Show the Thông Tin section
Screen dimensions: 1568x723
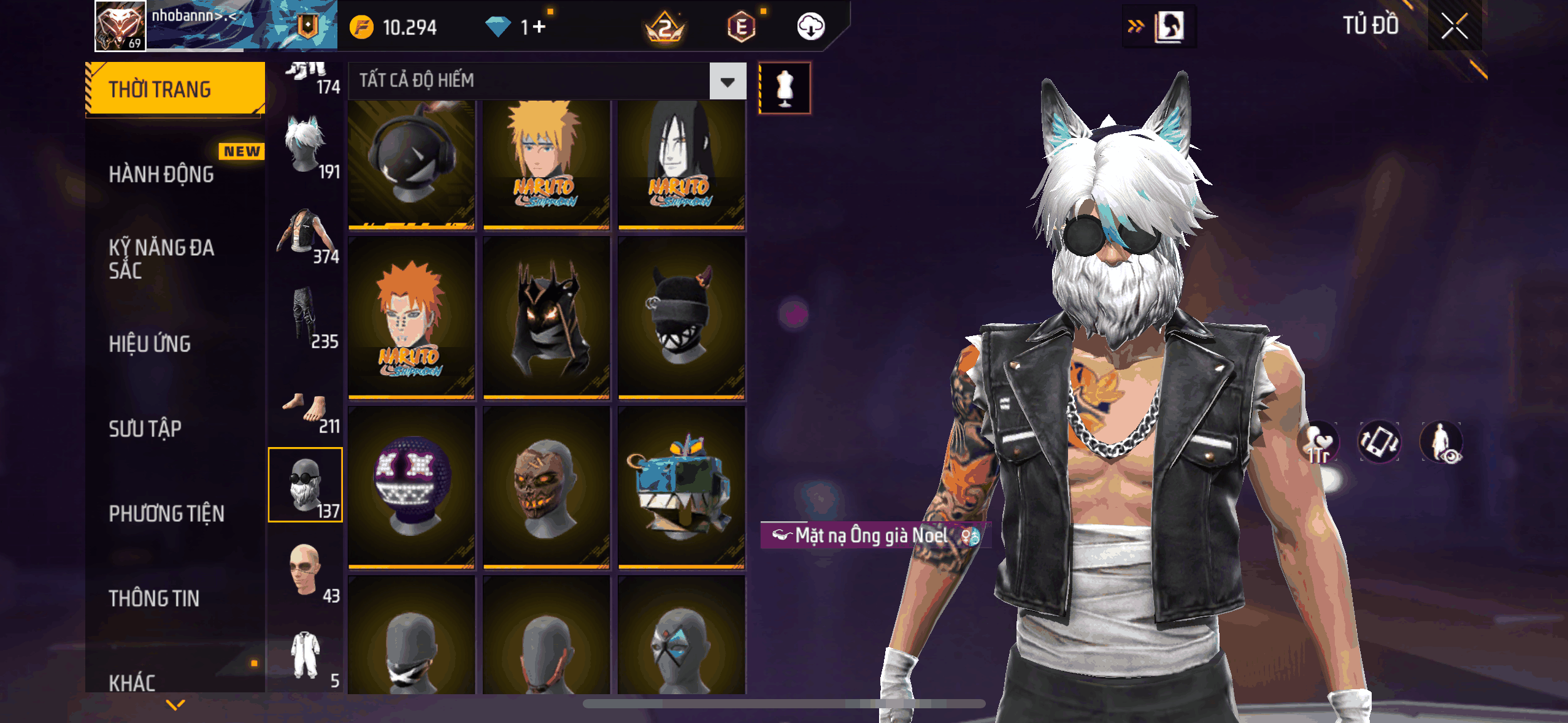pyautogui.click(x=154, y=598)
